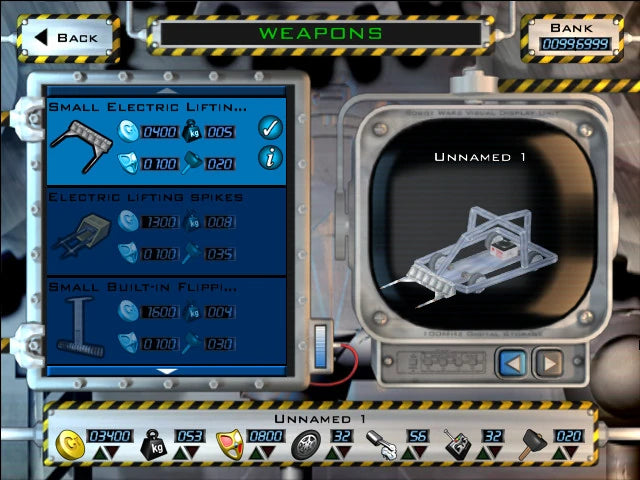Screen dimensions: 640x480
Task: Select the Small Electric Lifting weapon entry
Action: [x=150, y=140]
